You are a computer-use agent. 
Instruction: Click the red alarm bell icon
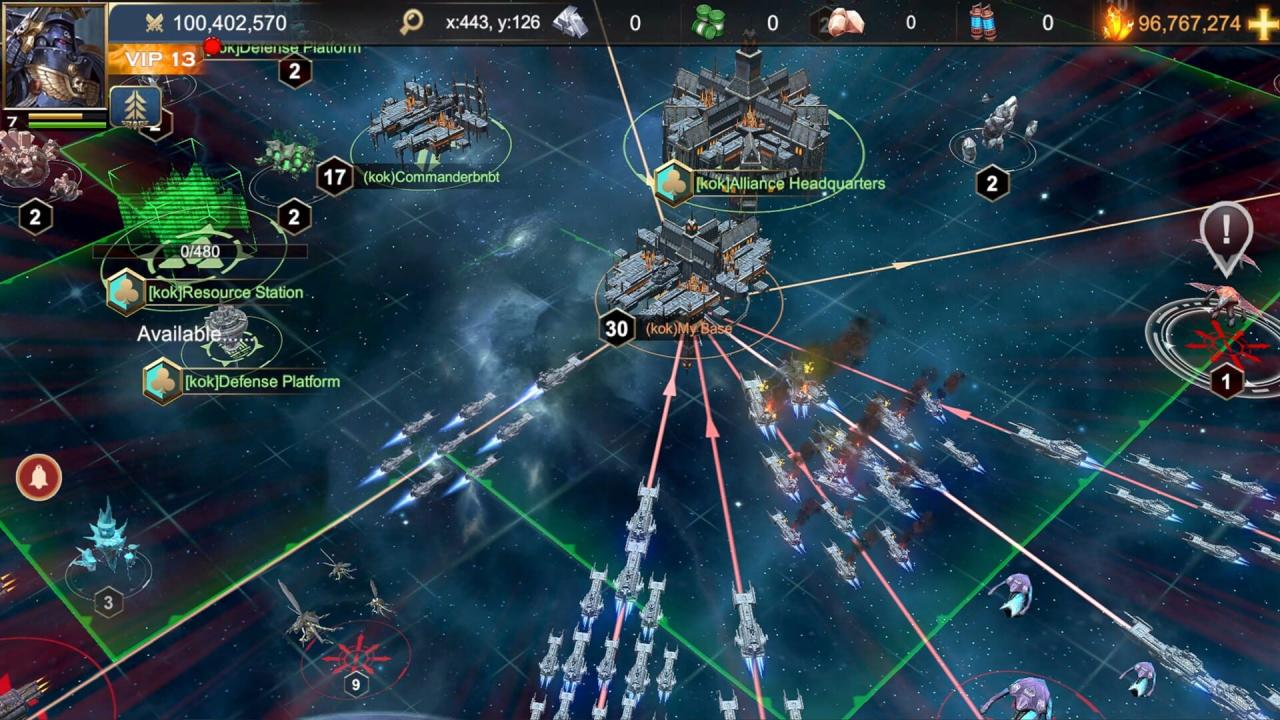coord(39,477)
